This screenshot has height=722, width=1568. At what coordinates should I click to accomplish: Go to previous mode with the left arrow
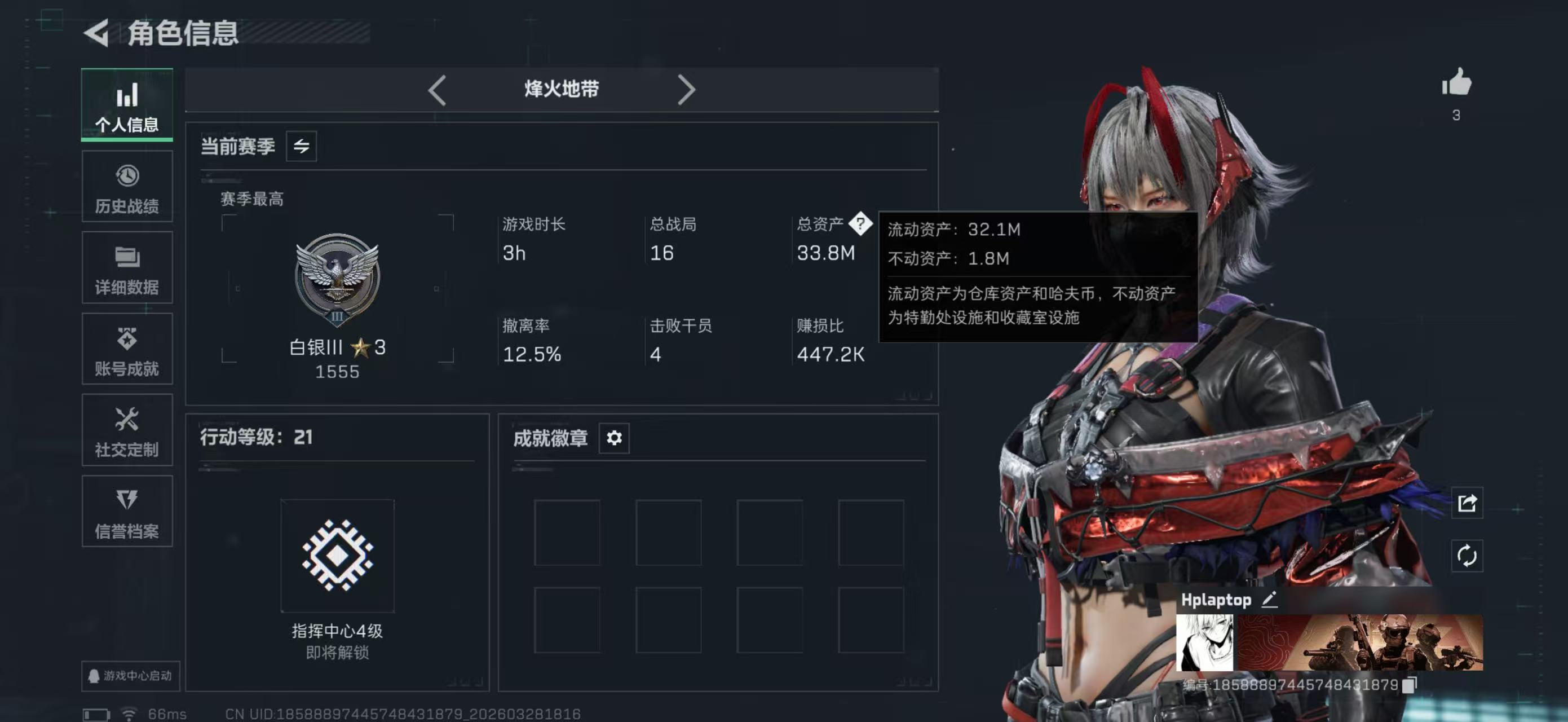pos(436,89)
